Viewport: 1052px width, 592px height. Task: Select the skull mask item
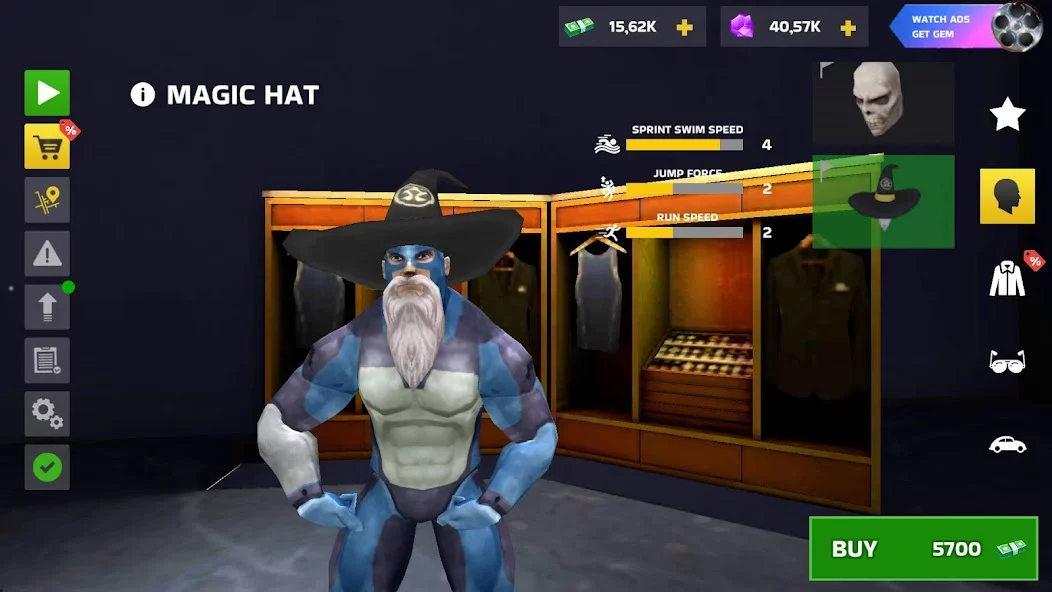(x=883, y=103)
